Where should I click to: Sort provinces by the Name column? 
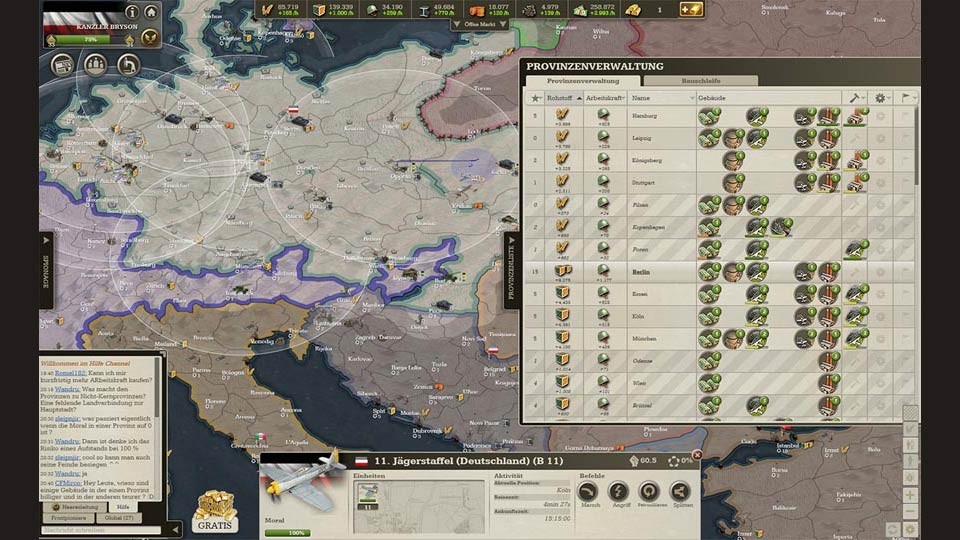click(660, 98)
